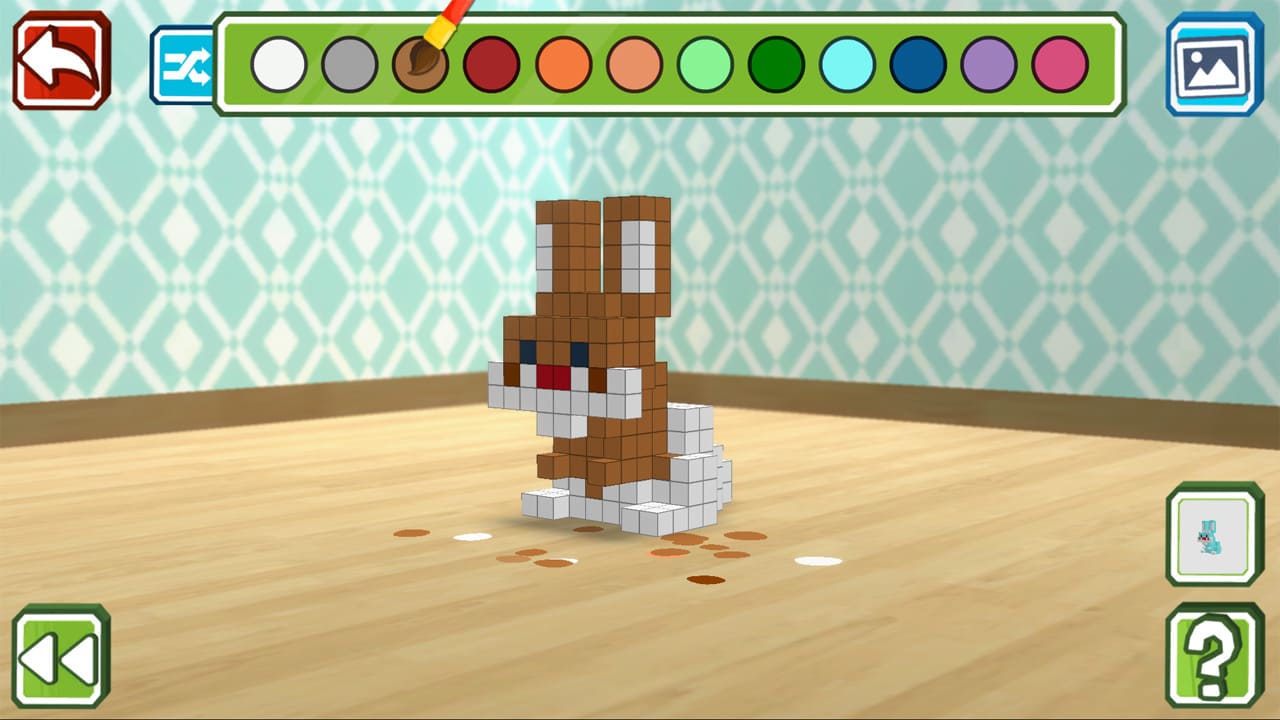Select the brush on the brown paint swatch
This screenshot has height=720, width=1280.
[420, 65]
